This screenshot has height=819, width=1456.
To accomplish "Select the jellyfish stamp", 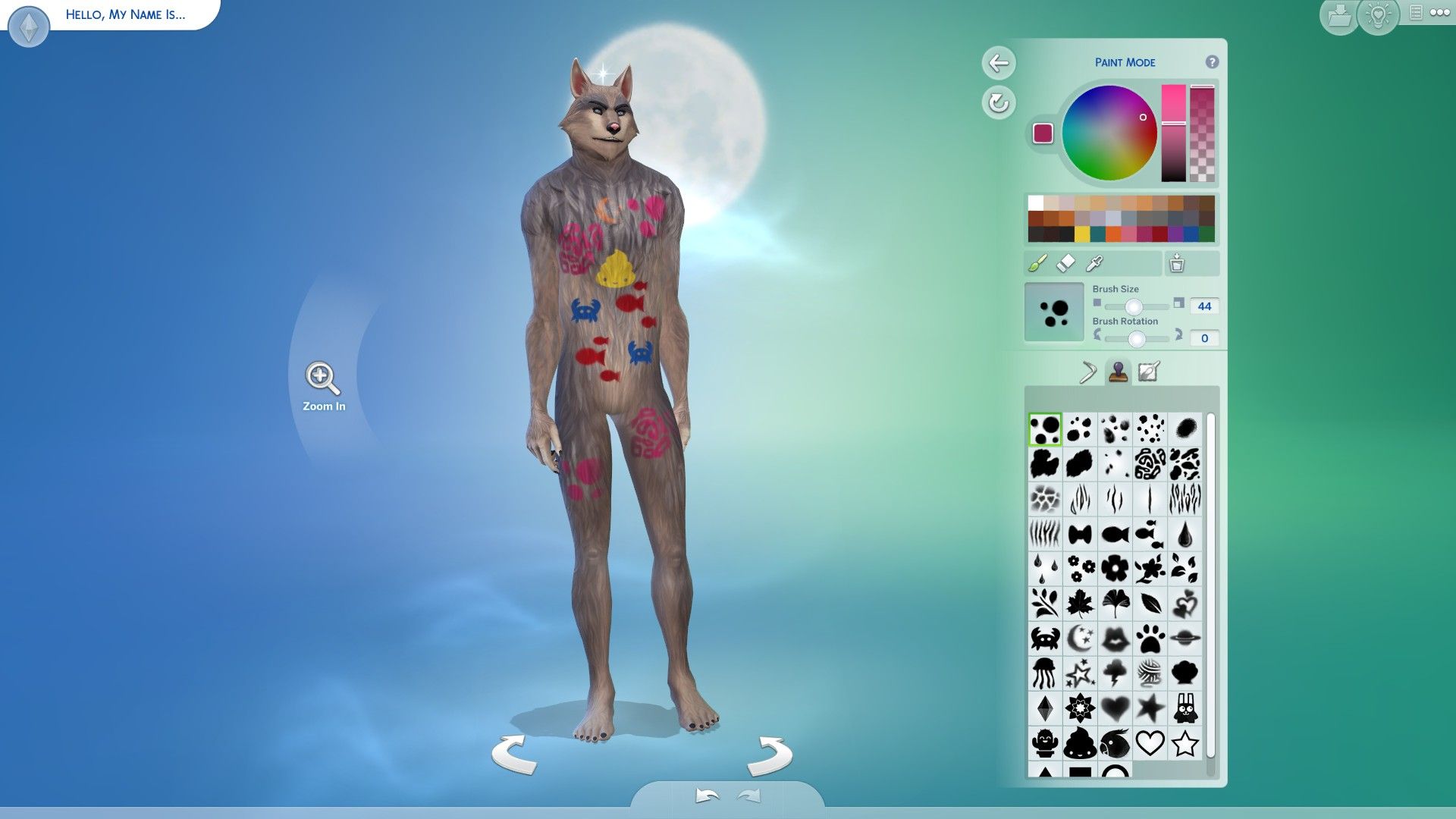I will [1044, 673].
